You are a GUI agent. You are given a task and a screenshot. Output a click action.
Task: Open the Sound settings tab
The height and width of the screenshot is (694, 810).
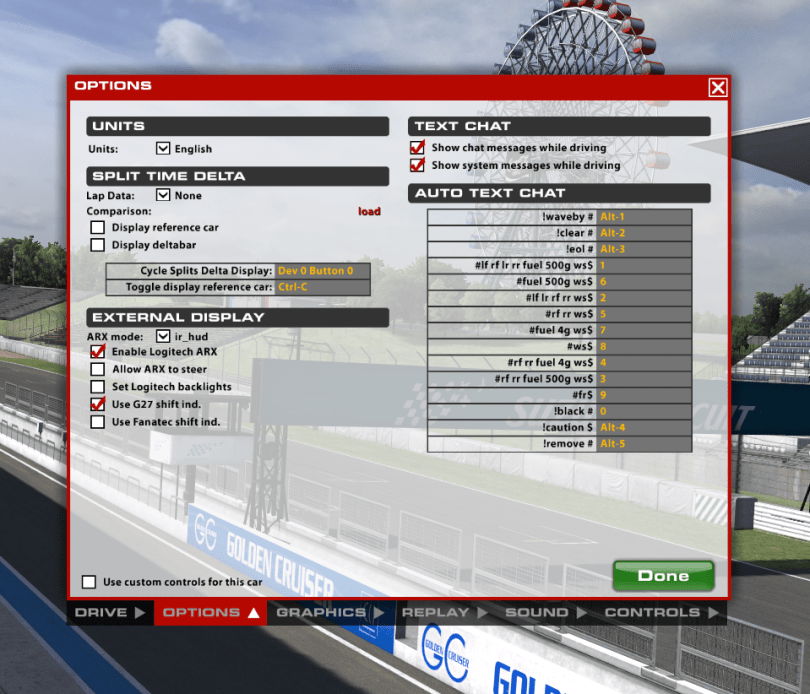543,612
